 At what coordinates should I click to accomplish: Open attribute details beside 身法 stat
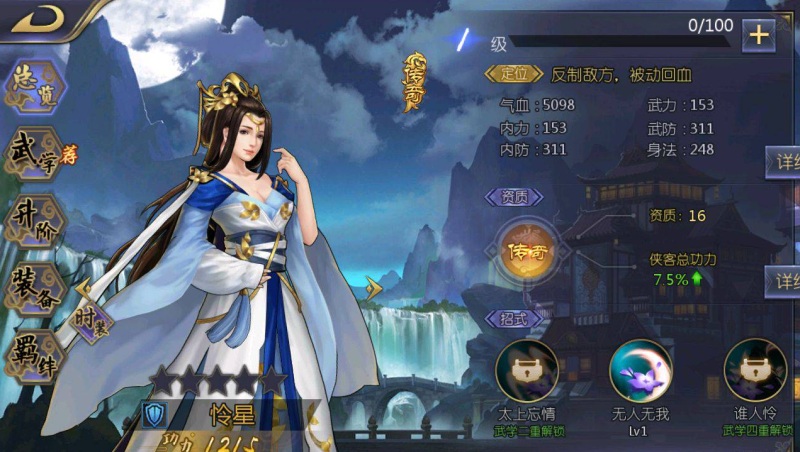tap(782, 161)
